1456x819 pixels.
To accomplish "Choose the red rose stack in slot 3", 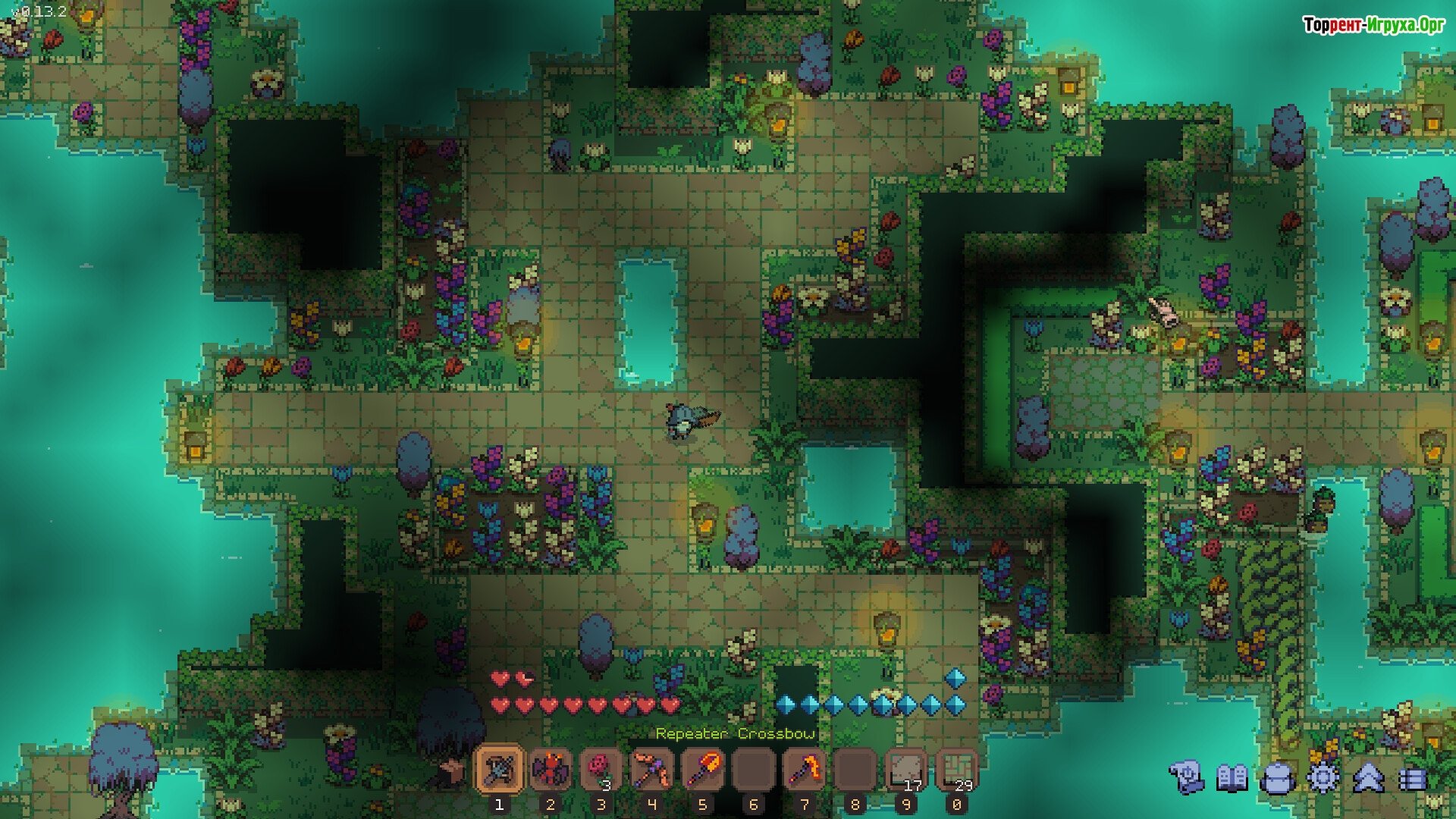I will tap(601, 770).
